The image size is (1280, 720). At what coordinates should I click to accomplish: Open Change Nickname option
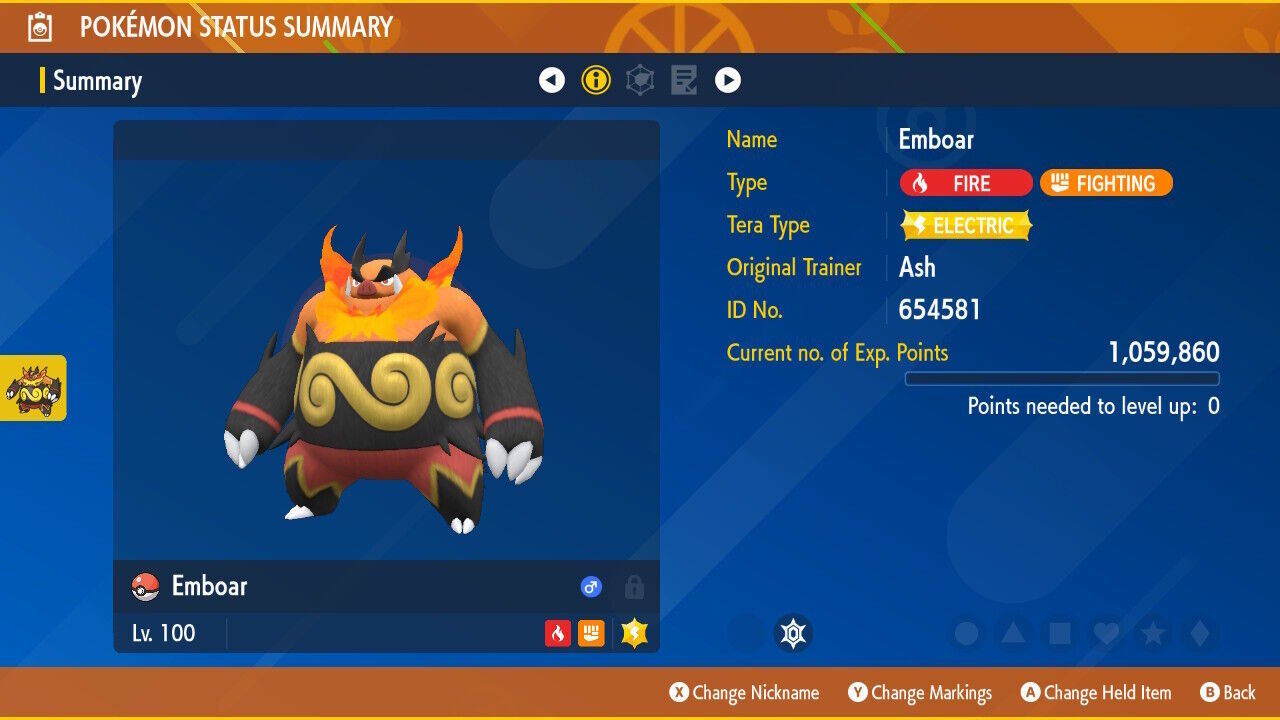pos(744,692)
